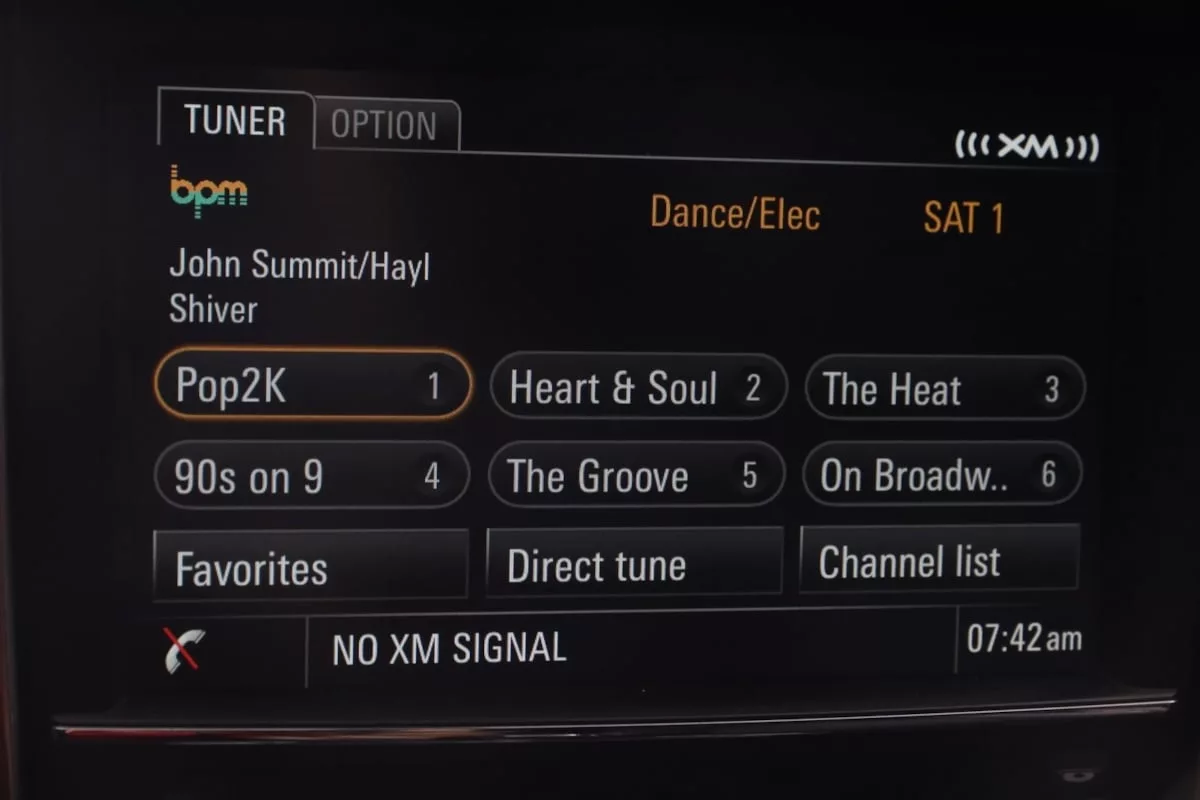
Task: Open the OPTION tab
Action: coord(384,126)
